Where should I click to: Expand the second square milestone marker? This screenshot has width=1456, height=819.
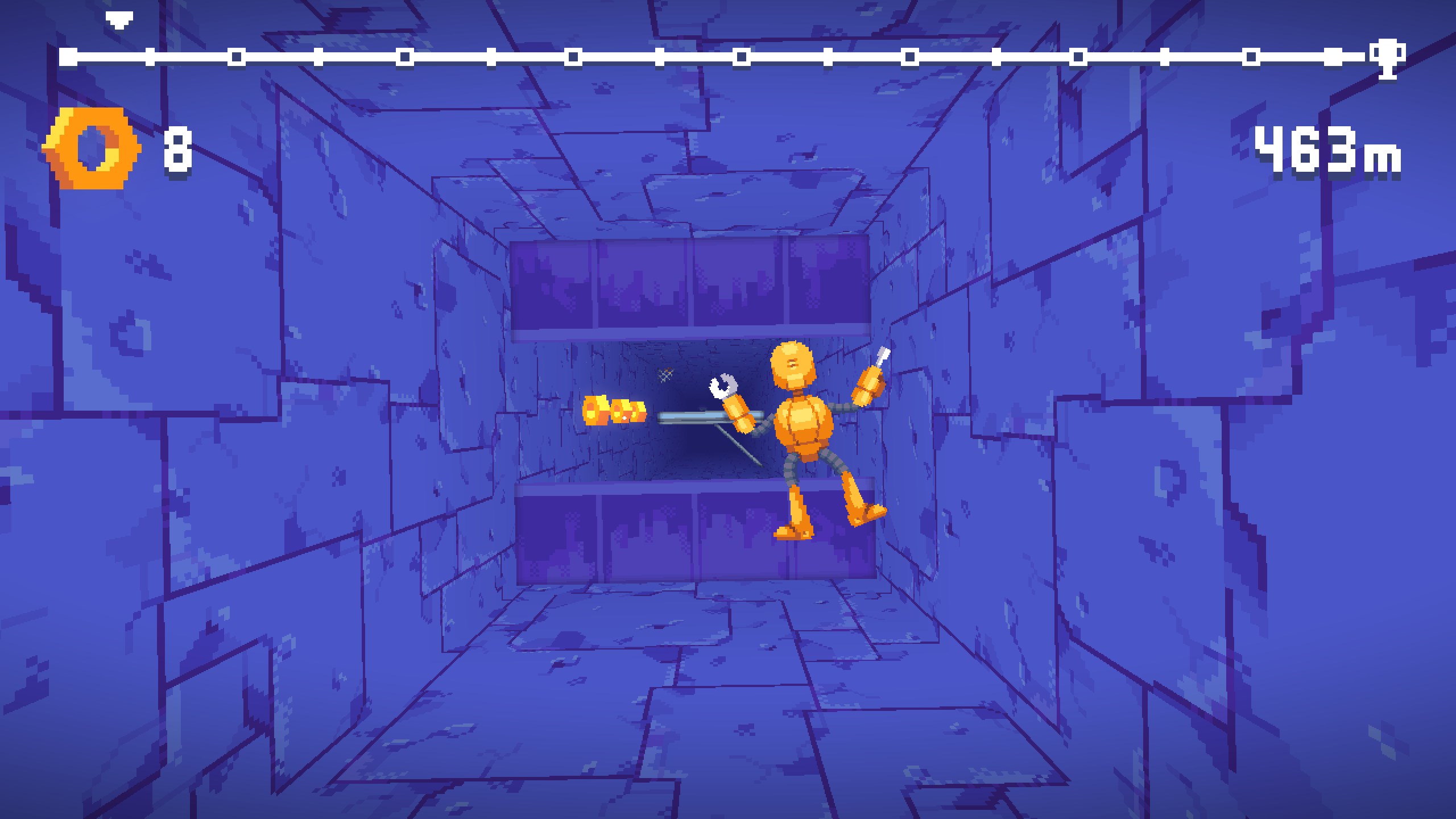pos(150,57)
